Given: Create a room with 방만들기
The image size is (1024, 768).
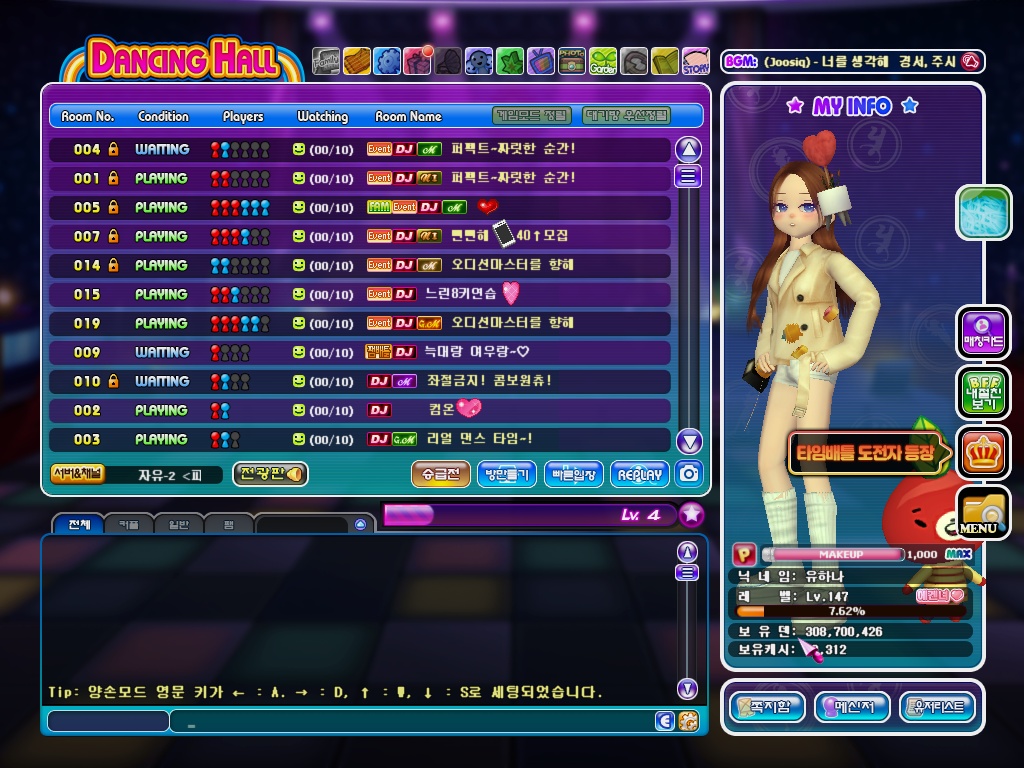Looking at the screenshot, I should 507,474.
